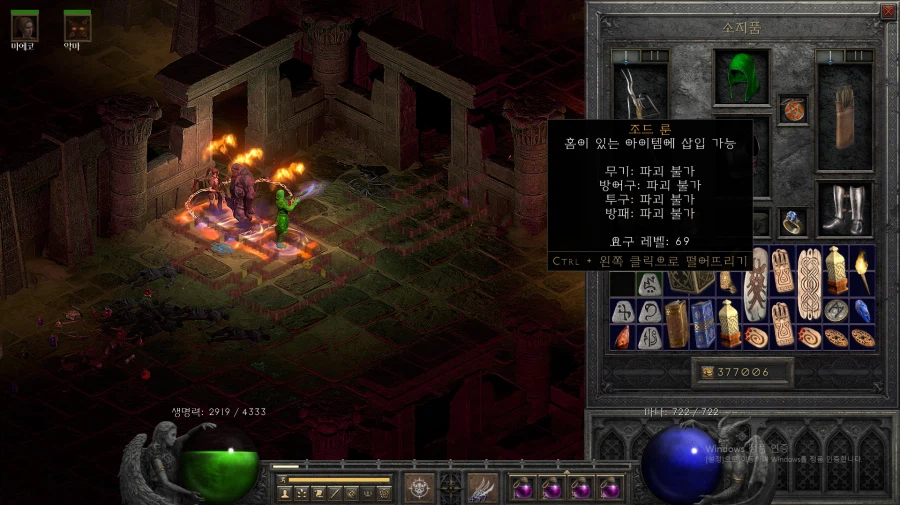The width and height of the screenshot is (900, 505).
Task: Select the mercenary portrait
Action: pyautogui.click(x=24, y=26)
